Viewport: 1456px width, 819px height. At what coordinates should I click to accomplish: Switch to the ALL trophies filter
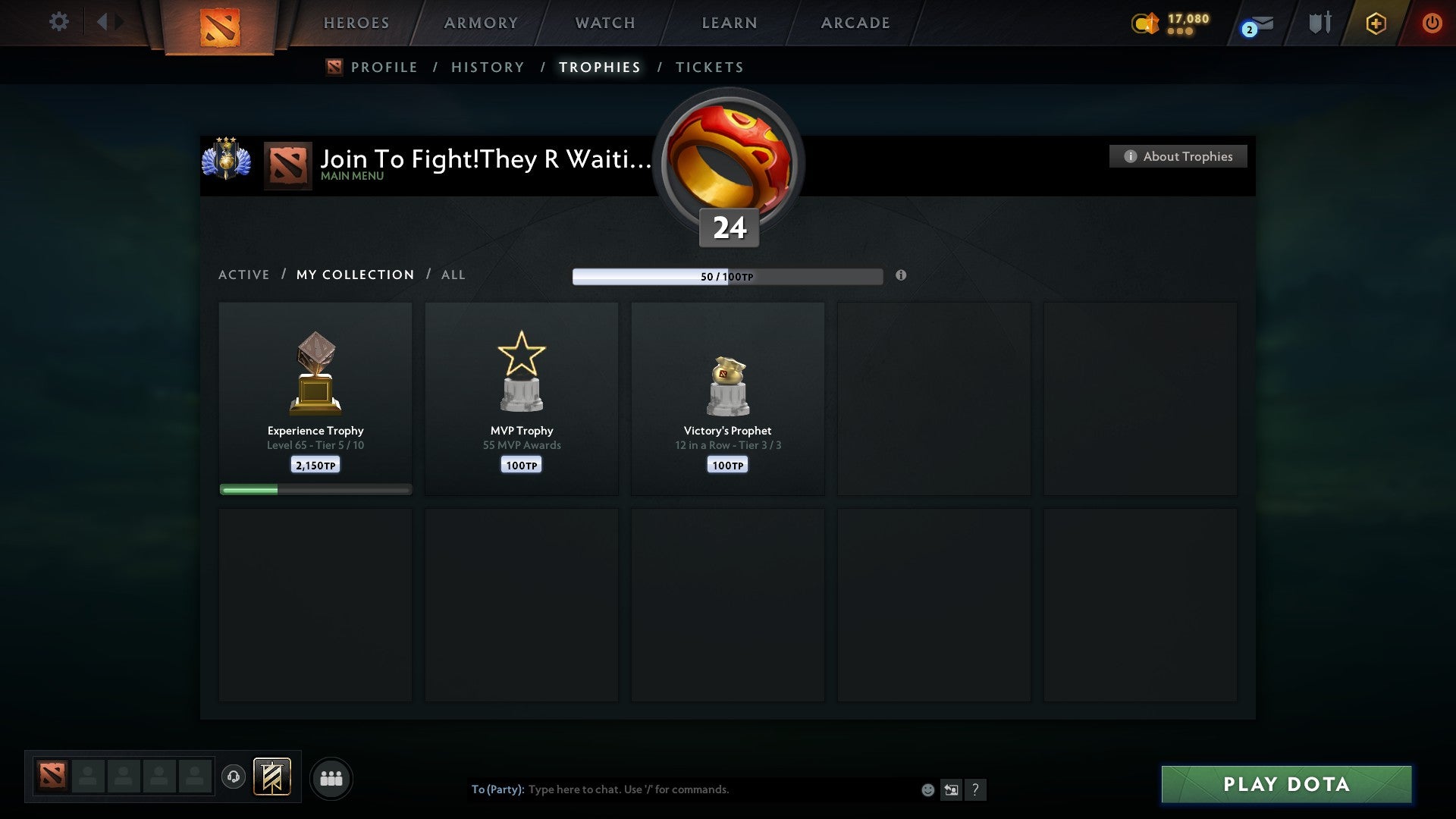(453, 275)
